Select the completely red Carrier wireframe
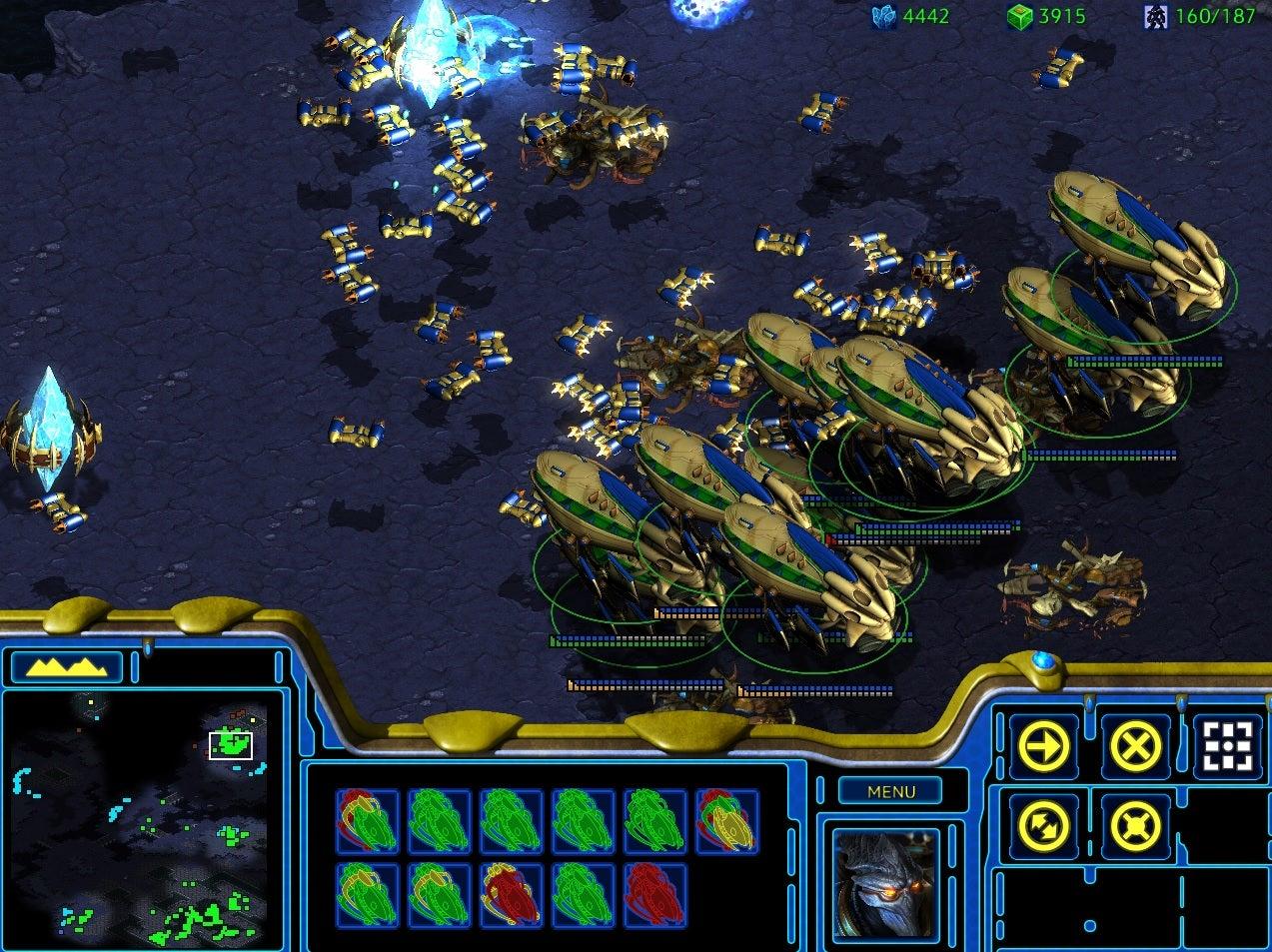 655,894
